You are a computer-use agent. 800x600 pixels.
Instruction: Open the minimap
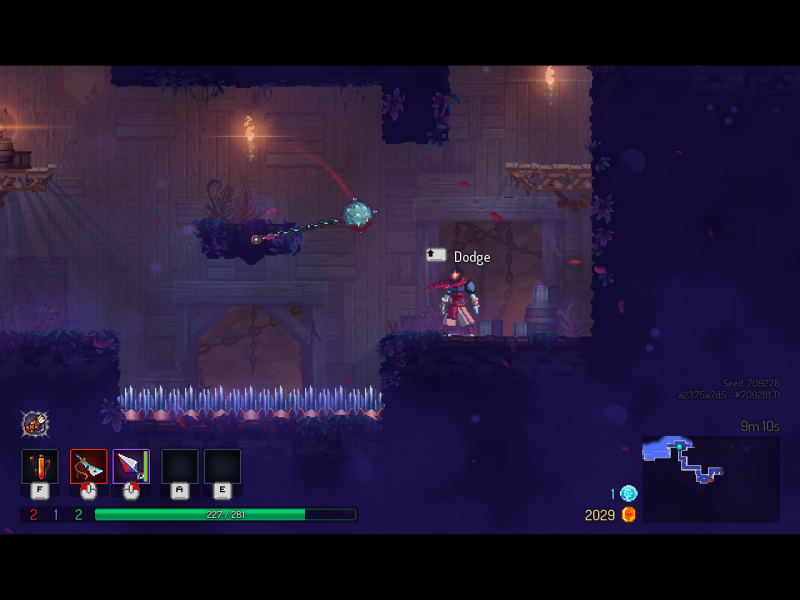tap(710, 478)
